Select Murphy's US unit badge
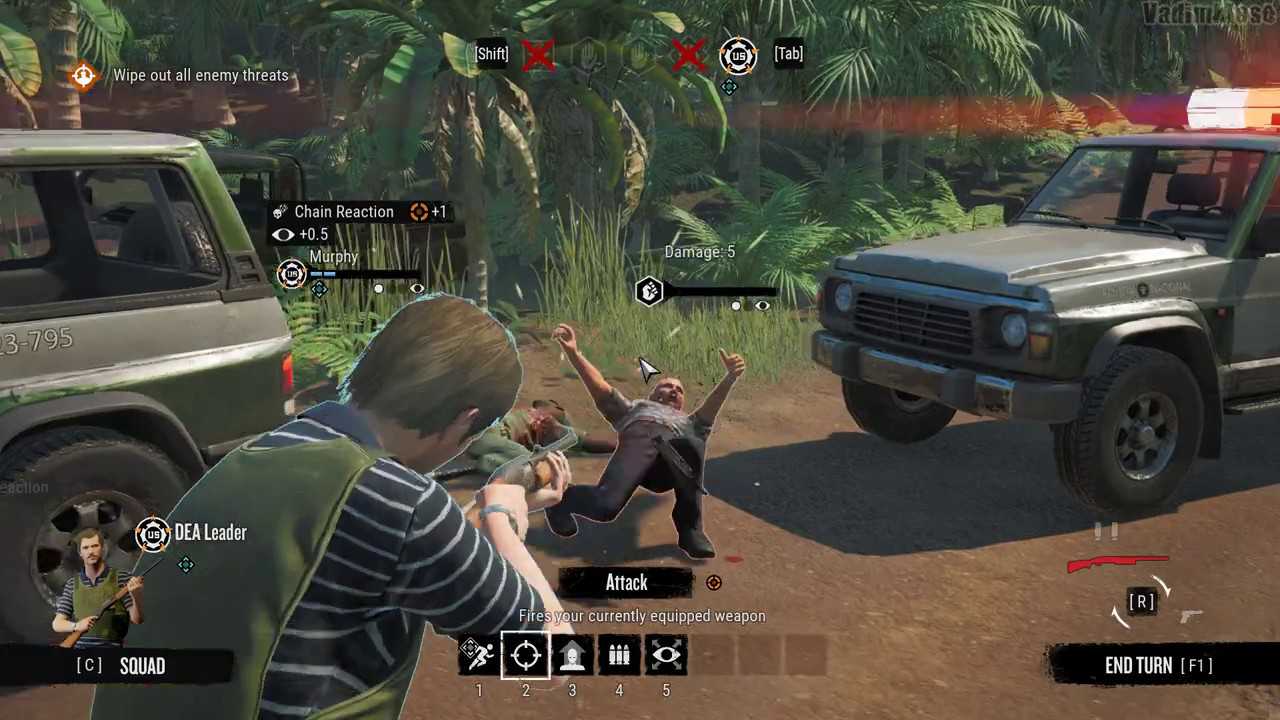 pos(291,273)
